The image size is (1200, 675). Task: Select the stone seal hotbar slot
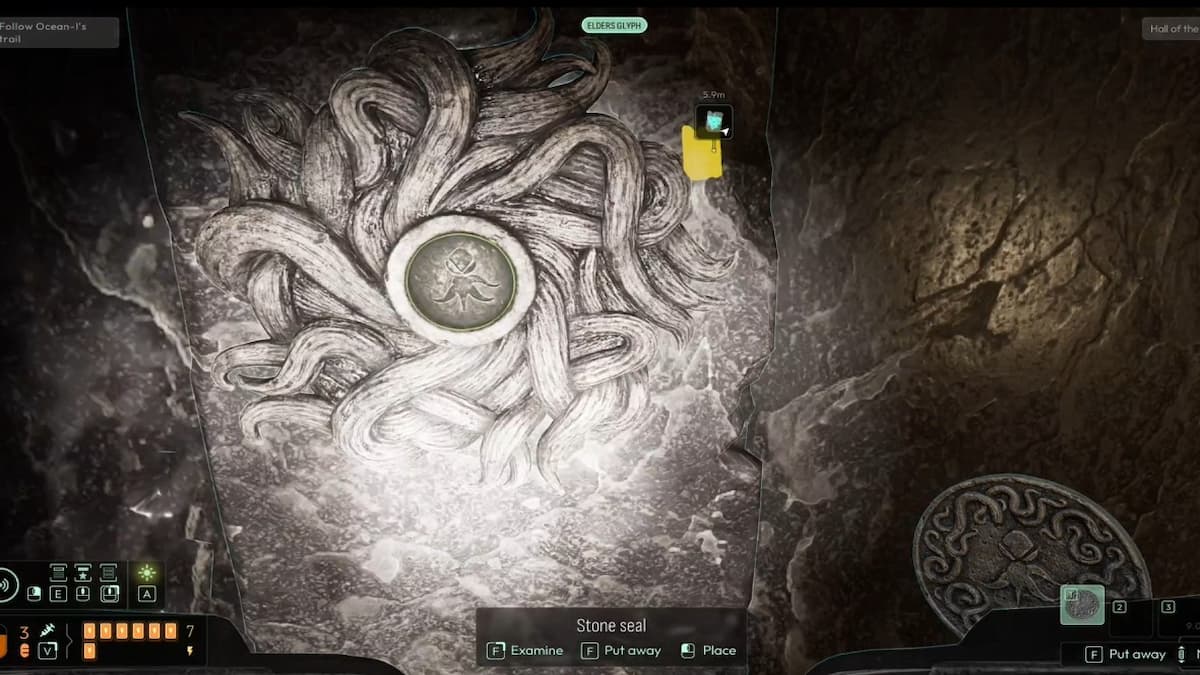tap(1082, 605)
